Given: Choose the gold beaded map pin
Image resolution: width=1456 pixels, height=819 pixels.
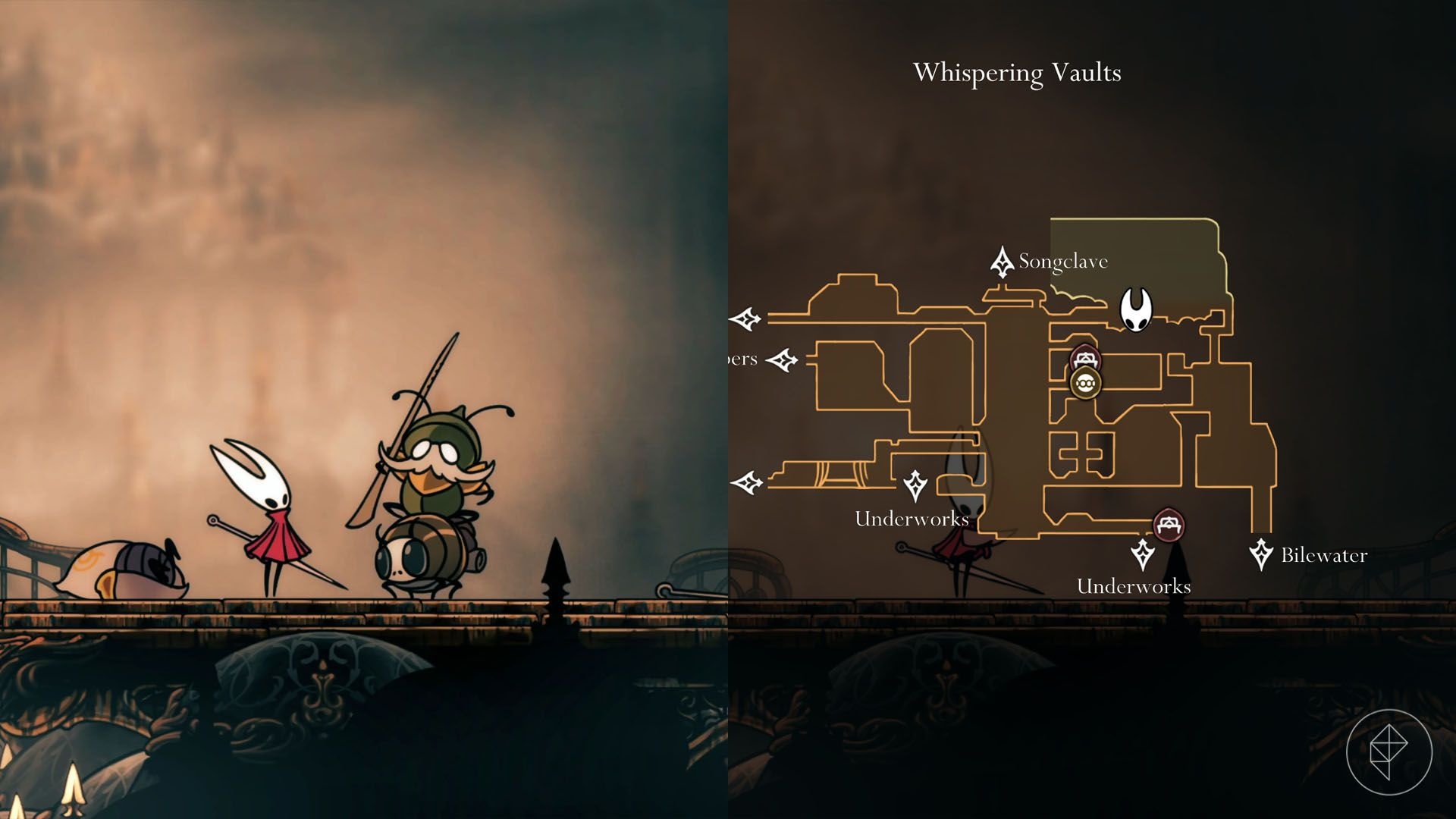Looking at the screenshot, I should click(x=1086, y=383).
